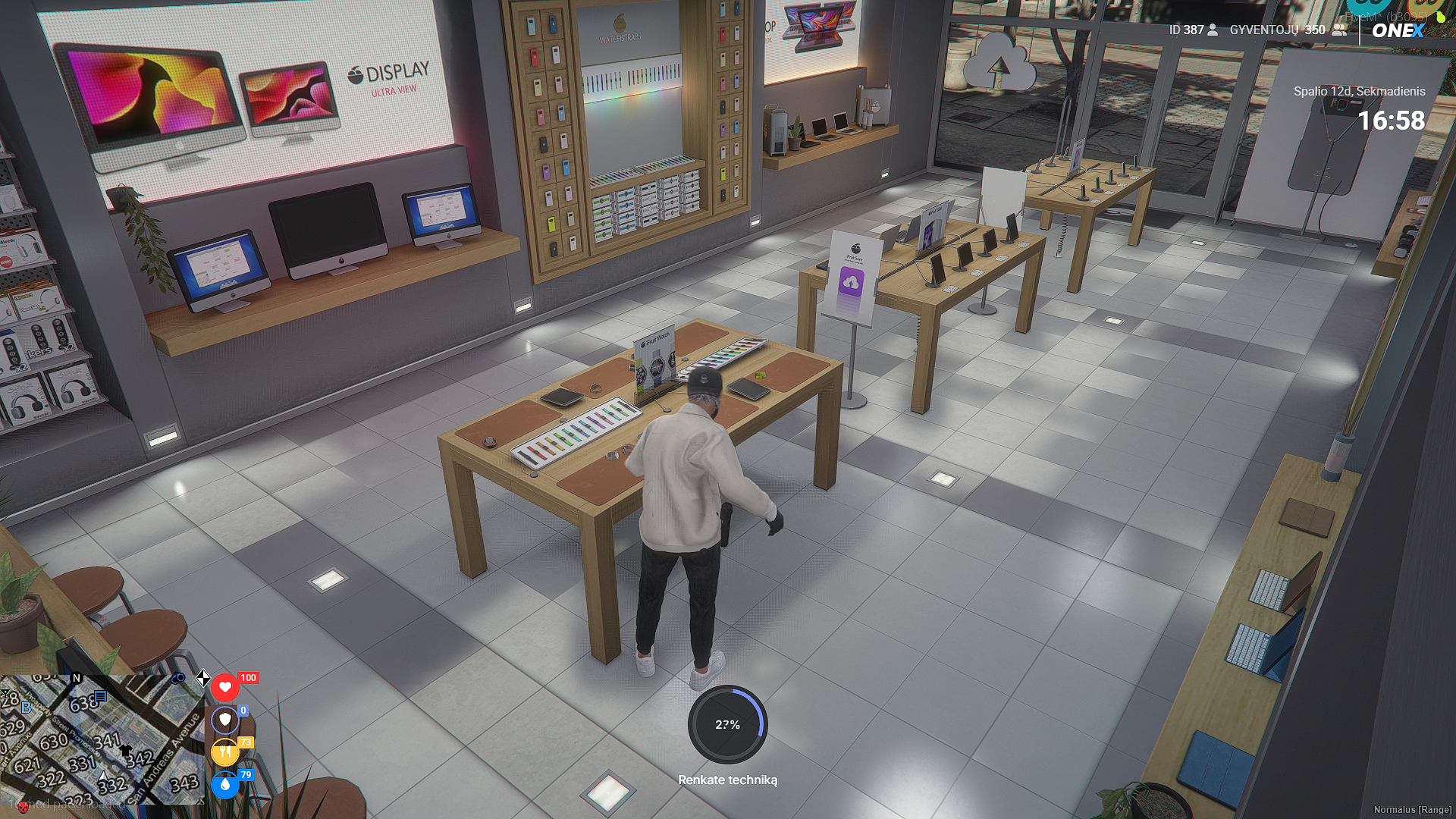Click the yellow fork-and-knife hunger icon
Viewport: 1456px width, 819px height.
point(224,752)
